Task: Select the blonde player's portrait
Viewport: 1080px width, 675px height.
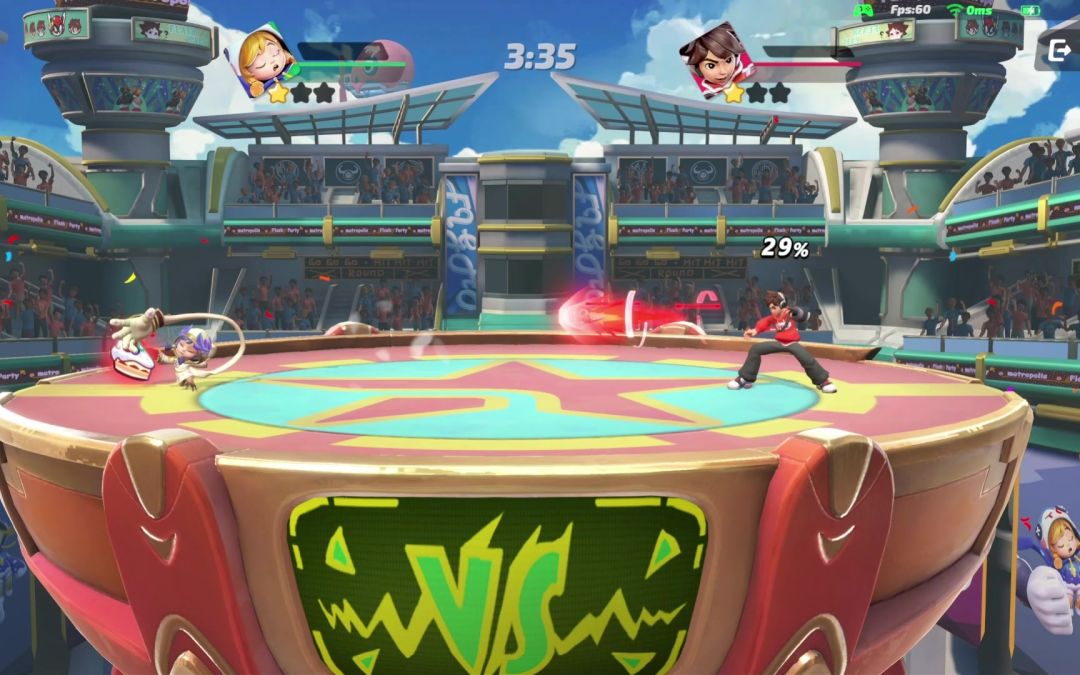Action: pyautogui.click(x=268, y=56)
